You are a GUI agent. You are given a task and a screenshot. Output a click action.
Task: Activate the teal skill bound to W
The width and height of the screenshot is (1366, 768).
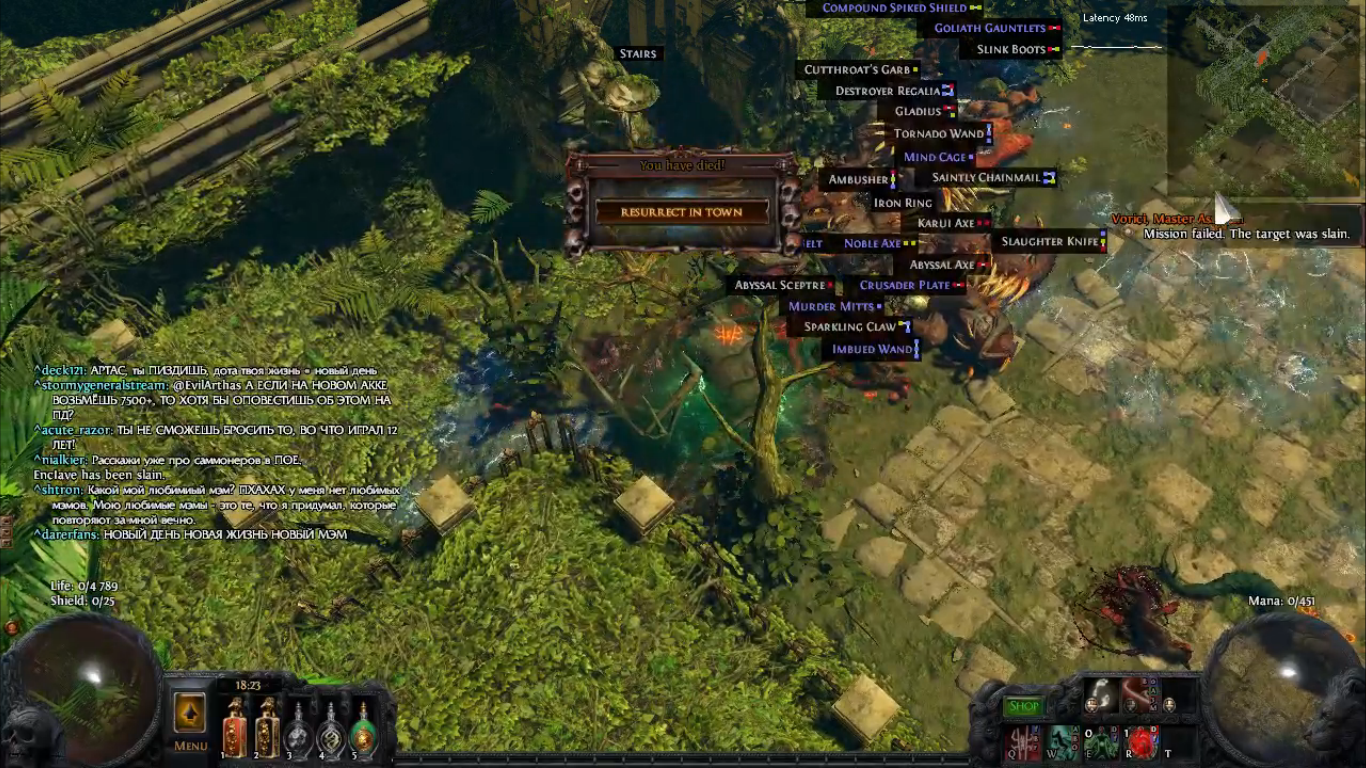pyautogui.click(x=1063, y=742)
